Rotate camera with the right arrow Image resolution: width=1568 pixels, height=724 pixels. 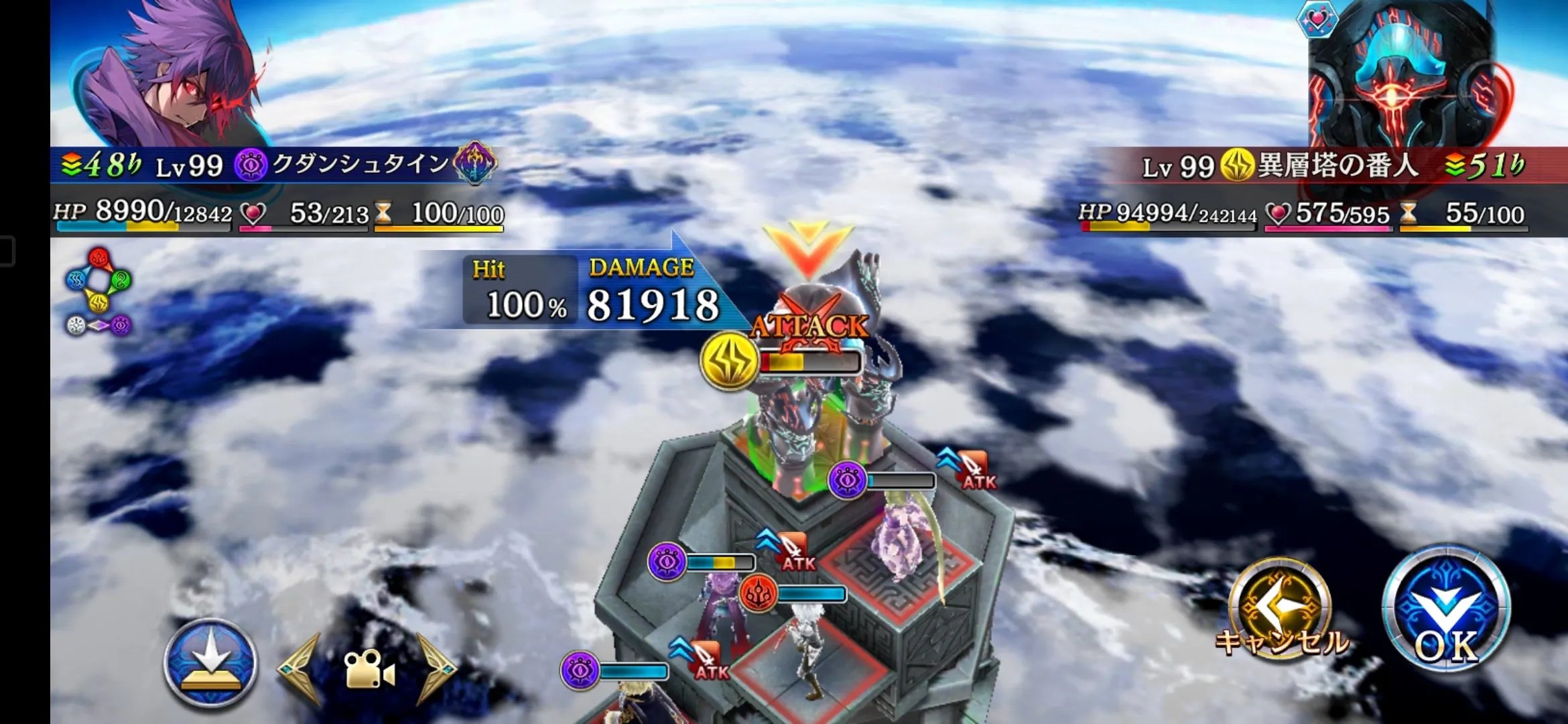coord(436,668)
